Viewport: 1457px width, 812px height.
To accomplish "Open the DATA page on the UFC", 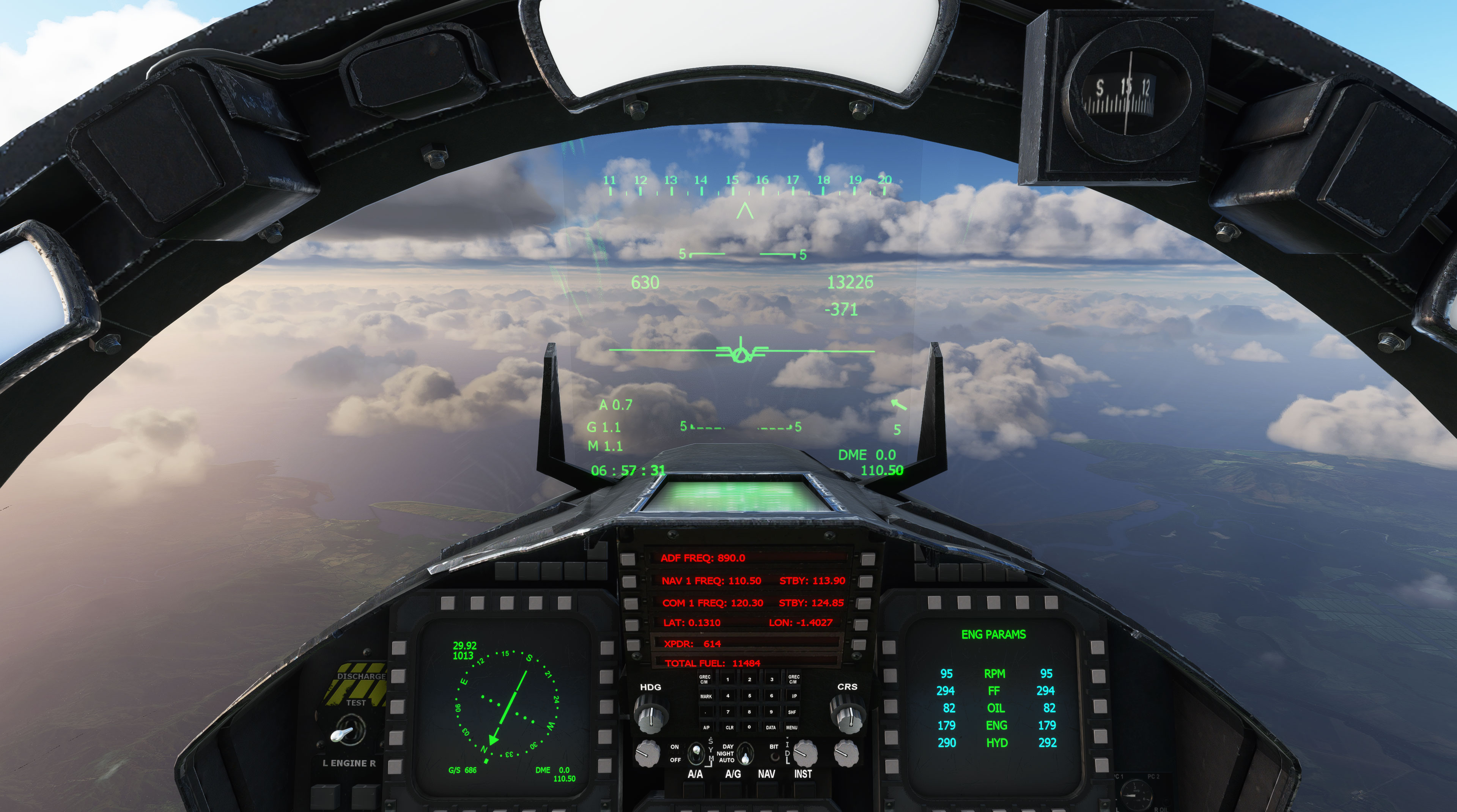I will [771, 728].
